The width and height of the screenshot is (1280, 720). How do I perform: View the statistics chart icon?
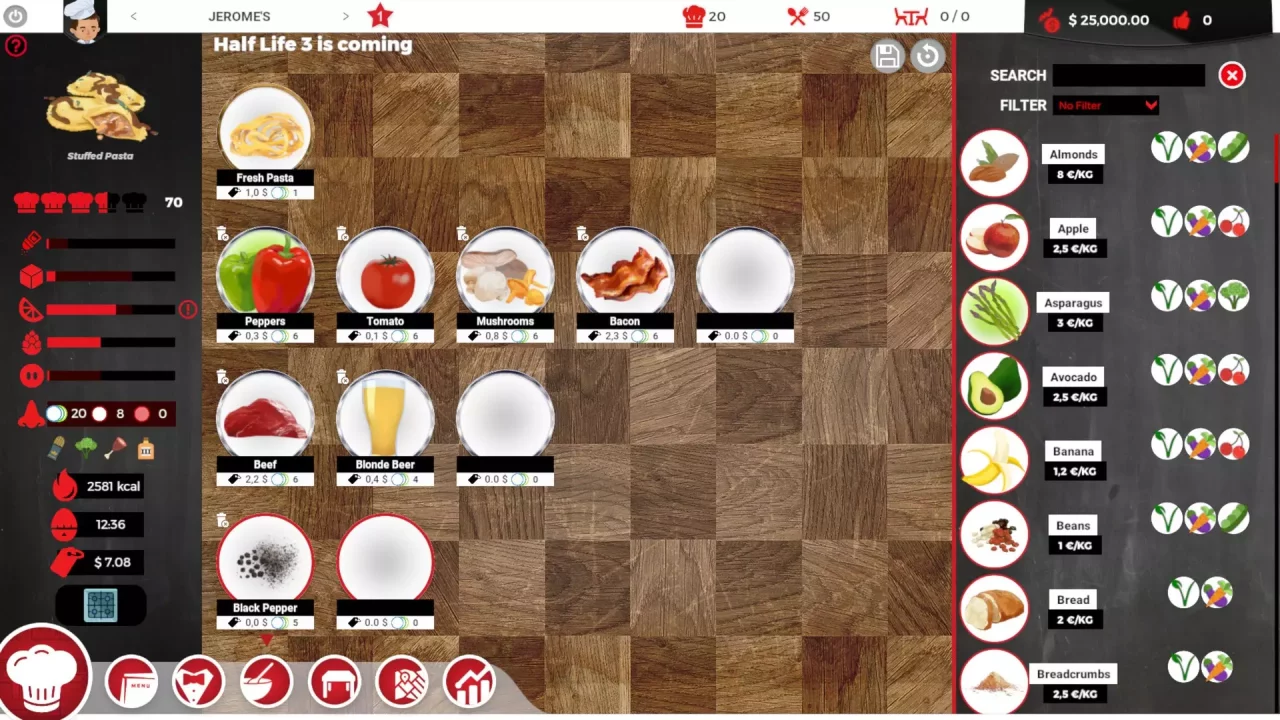click(x=469, y=681)
